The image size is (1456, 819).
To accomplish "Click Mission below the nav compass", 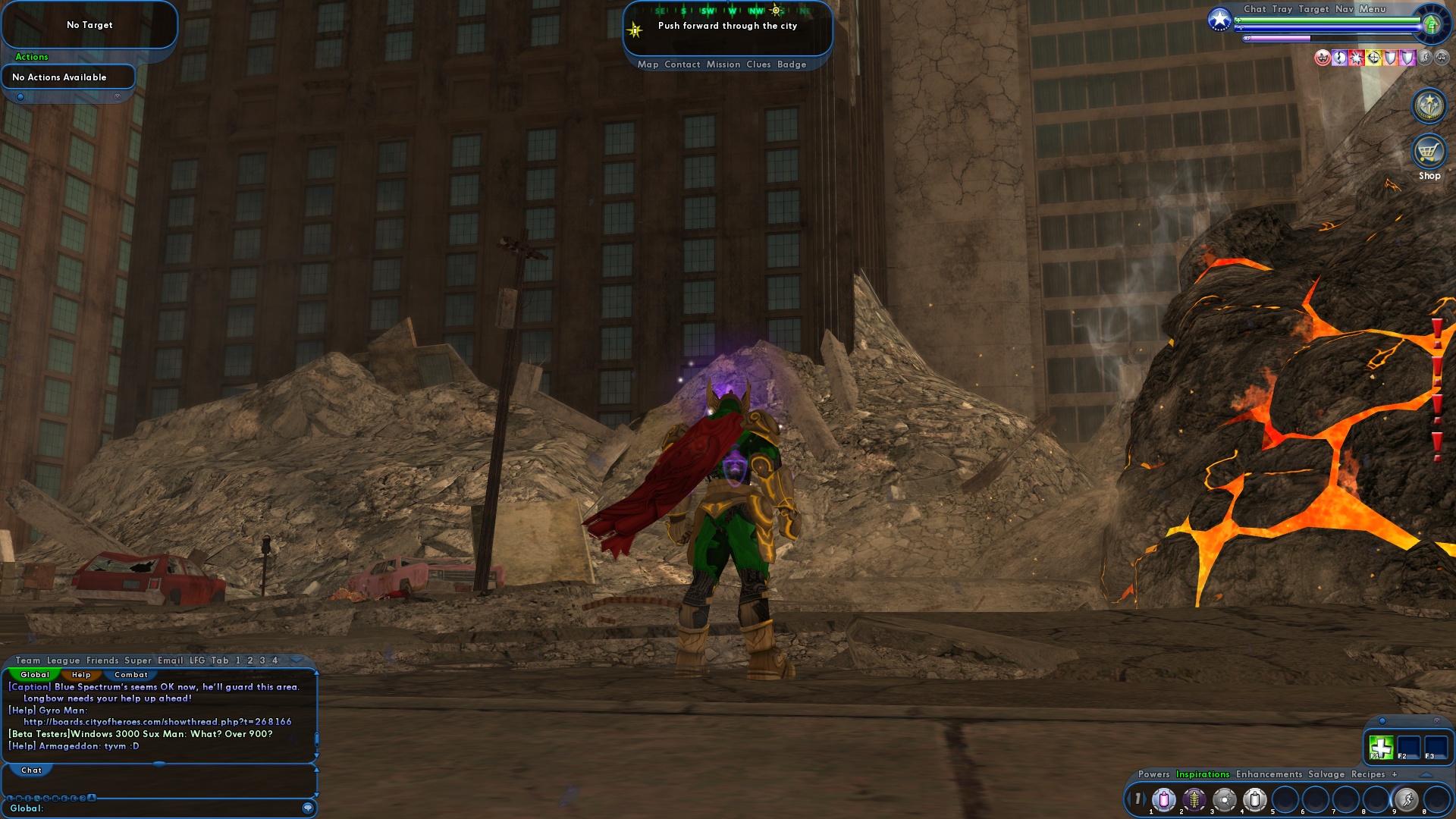I will [723, 64].
